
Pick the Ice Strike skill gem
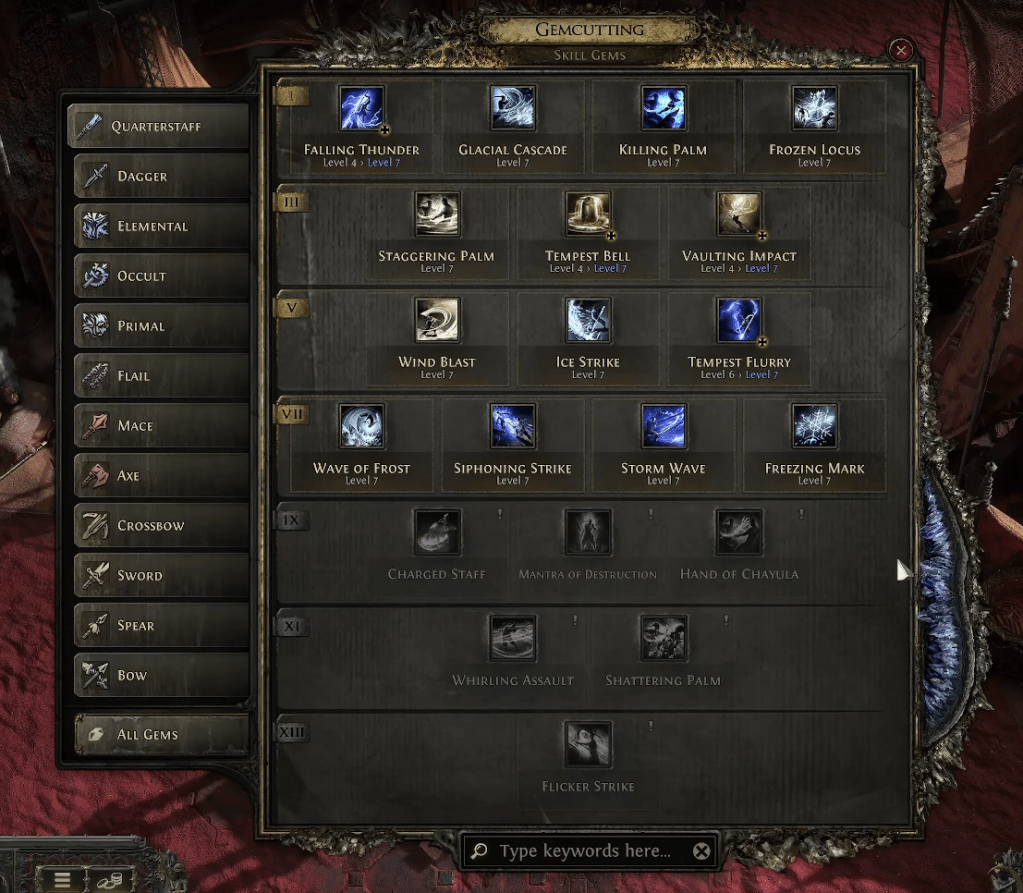(588, 320)
